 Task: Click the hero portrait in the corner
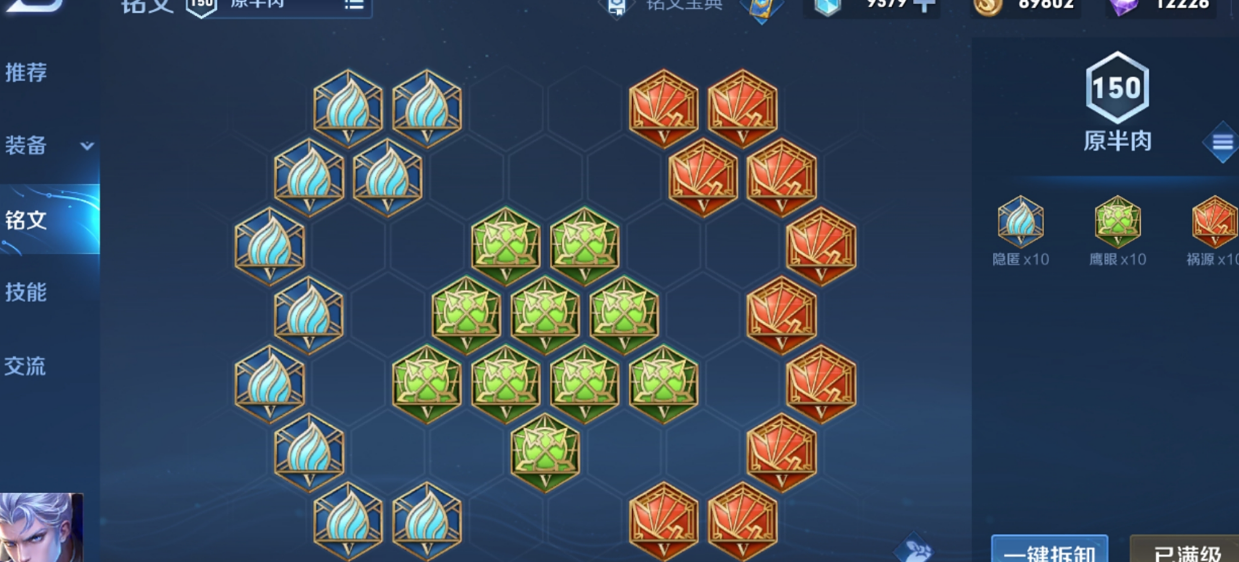pyautogui.click(x=38, y=528)
